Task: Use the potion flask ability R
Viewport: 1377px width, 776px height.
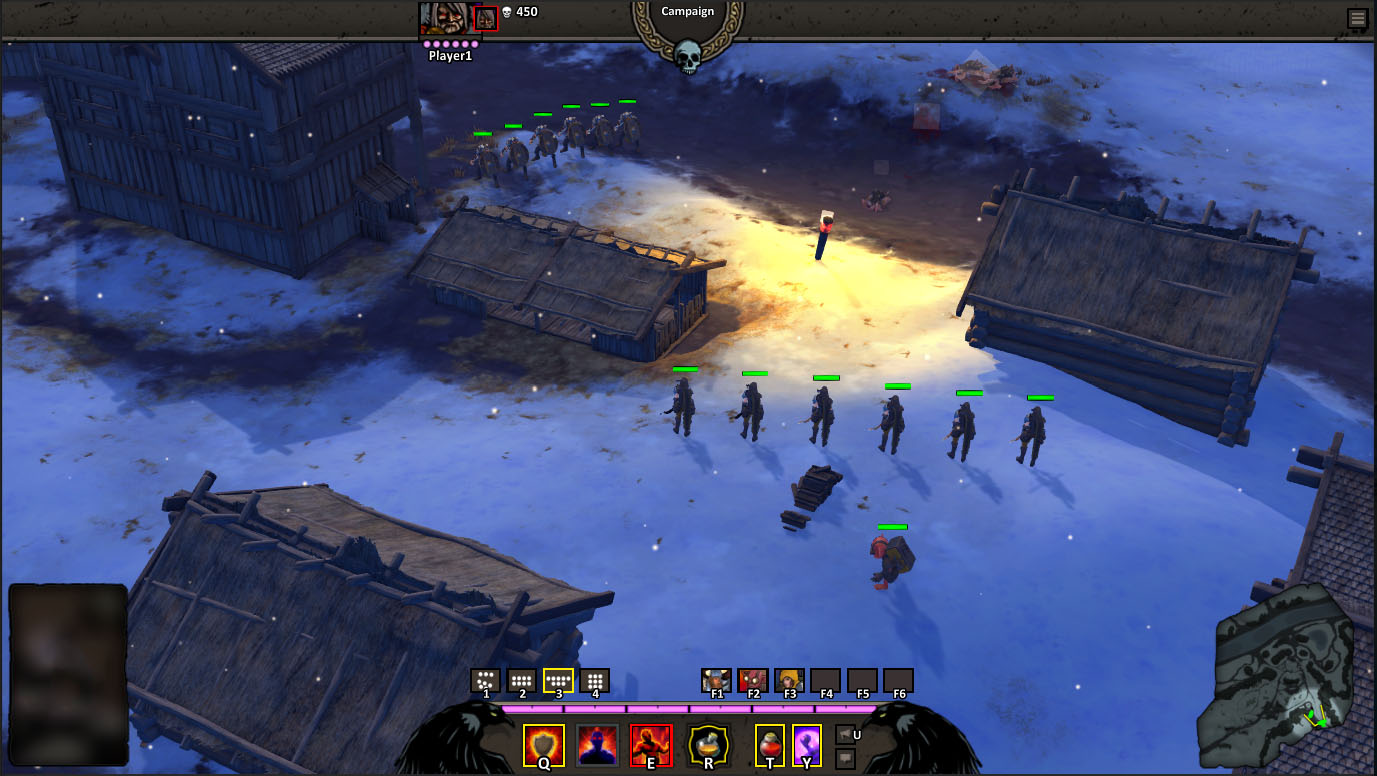Action: point(708,745)
